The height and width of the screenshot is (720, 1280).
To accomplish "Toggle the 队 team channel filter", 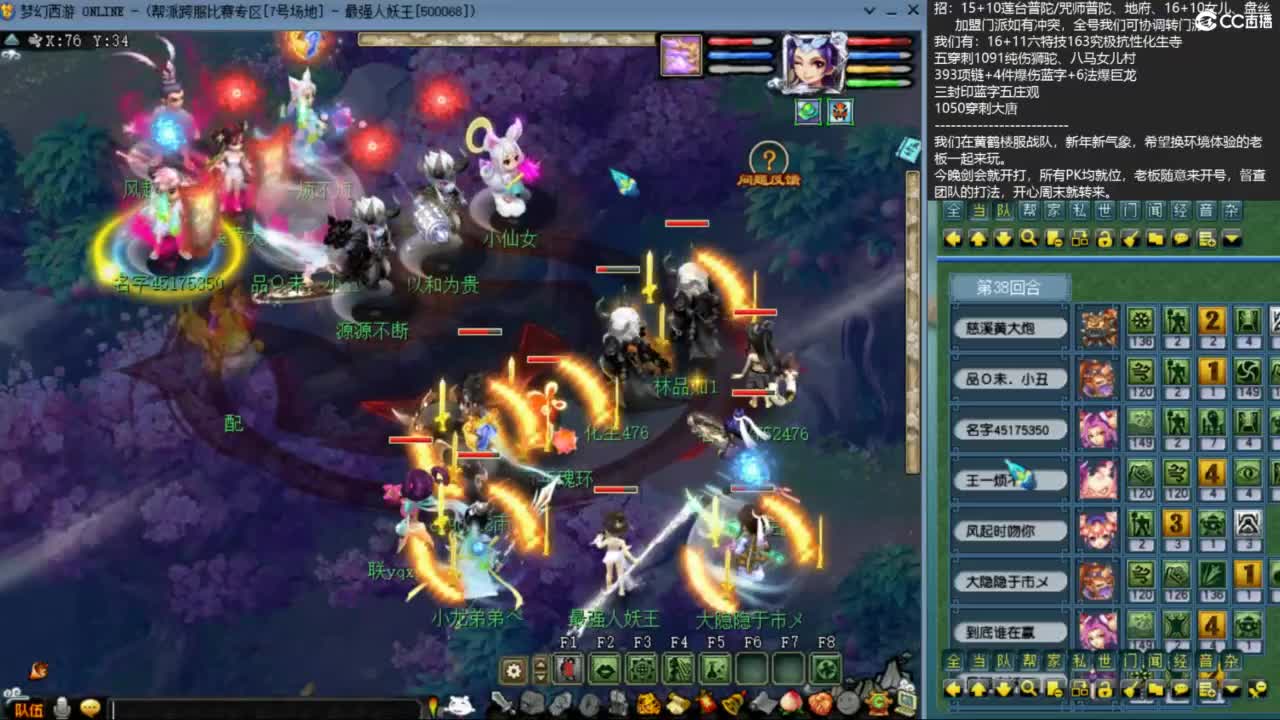I will click(x=1003, y=211).
